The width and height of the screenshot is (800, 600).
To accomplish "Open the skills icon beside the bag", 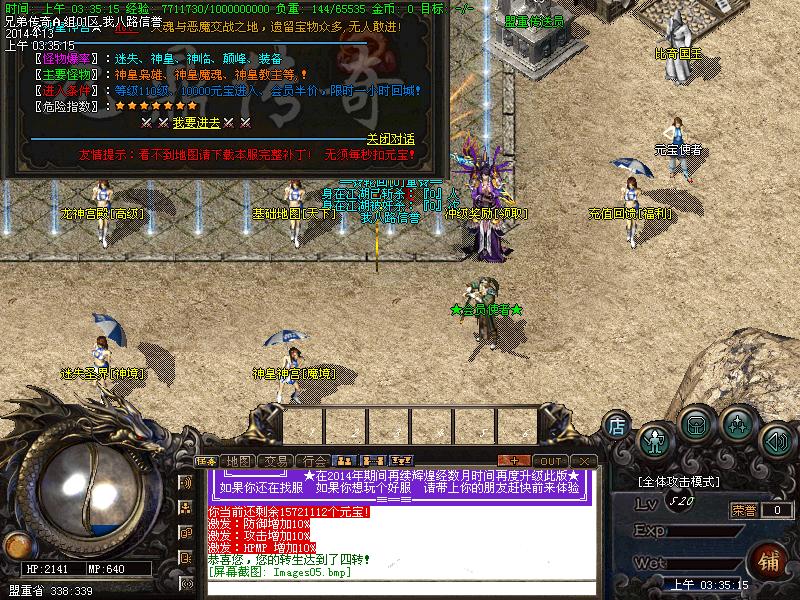I will pos(737,424).
